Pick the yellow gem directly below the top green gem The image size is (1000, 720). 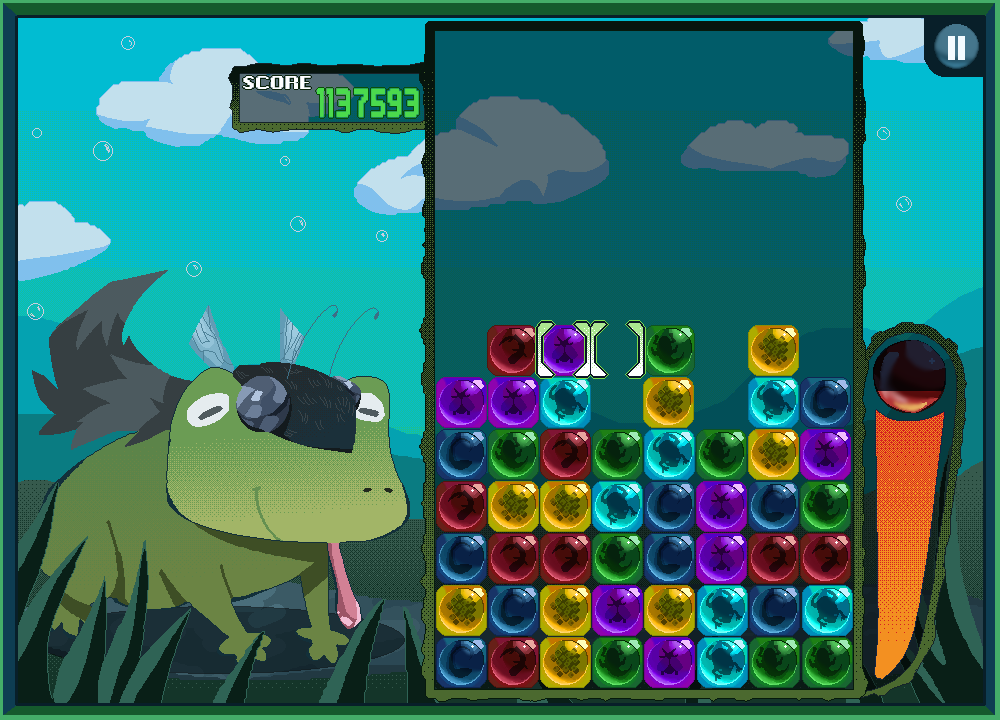[669, 402]
